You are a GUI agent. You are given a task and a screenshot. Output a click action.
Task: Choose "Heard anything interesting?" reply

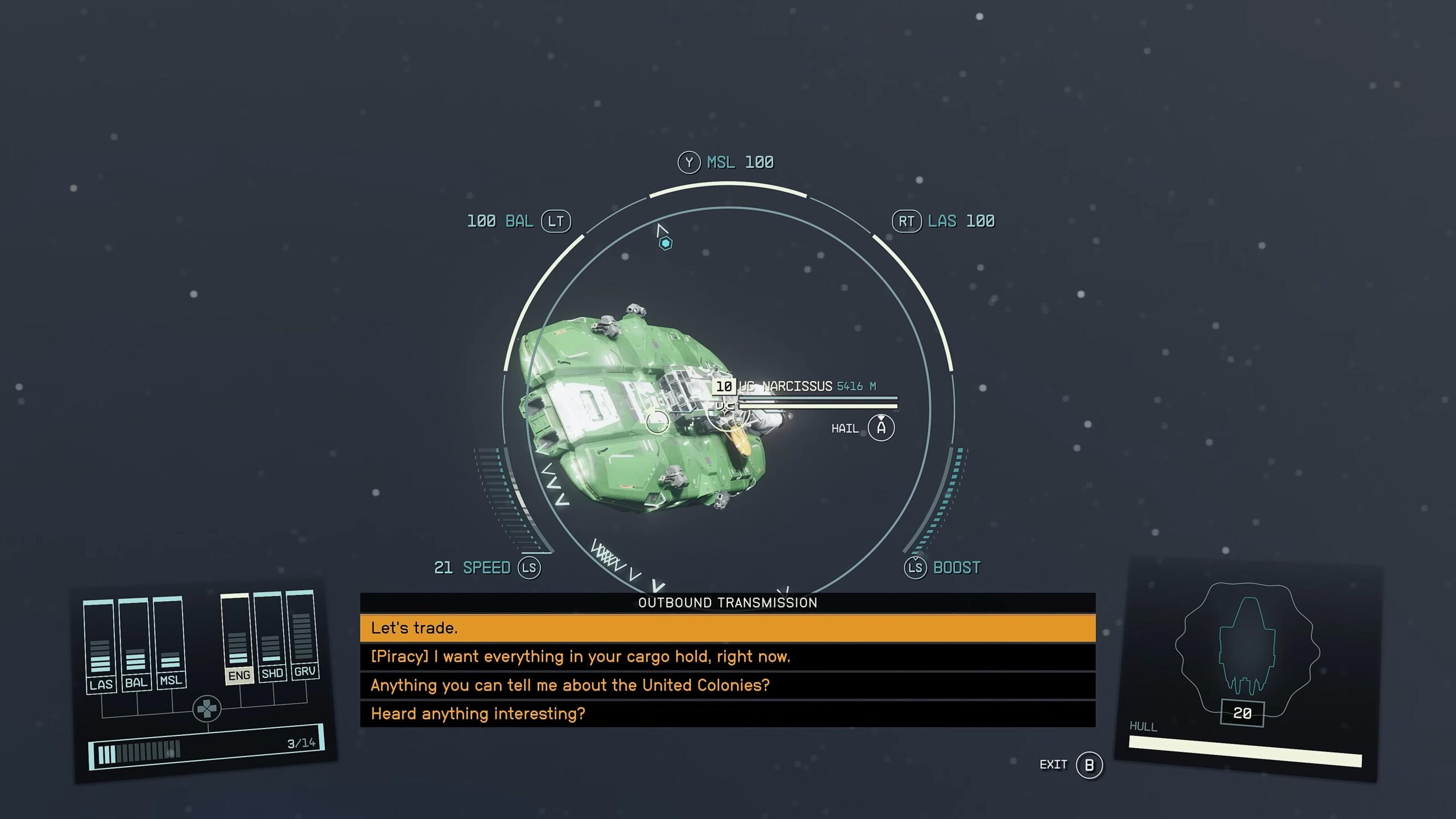point(727,714)
